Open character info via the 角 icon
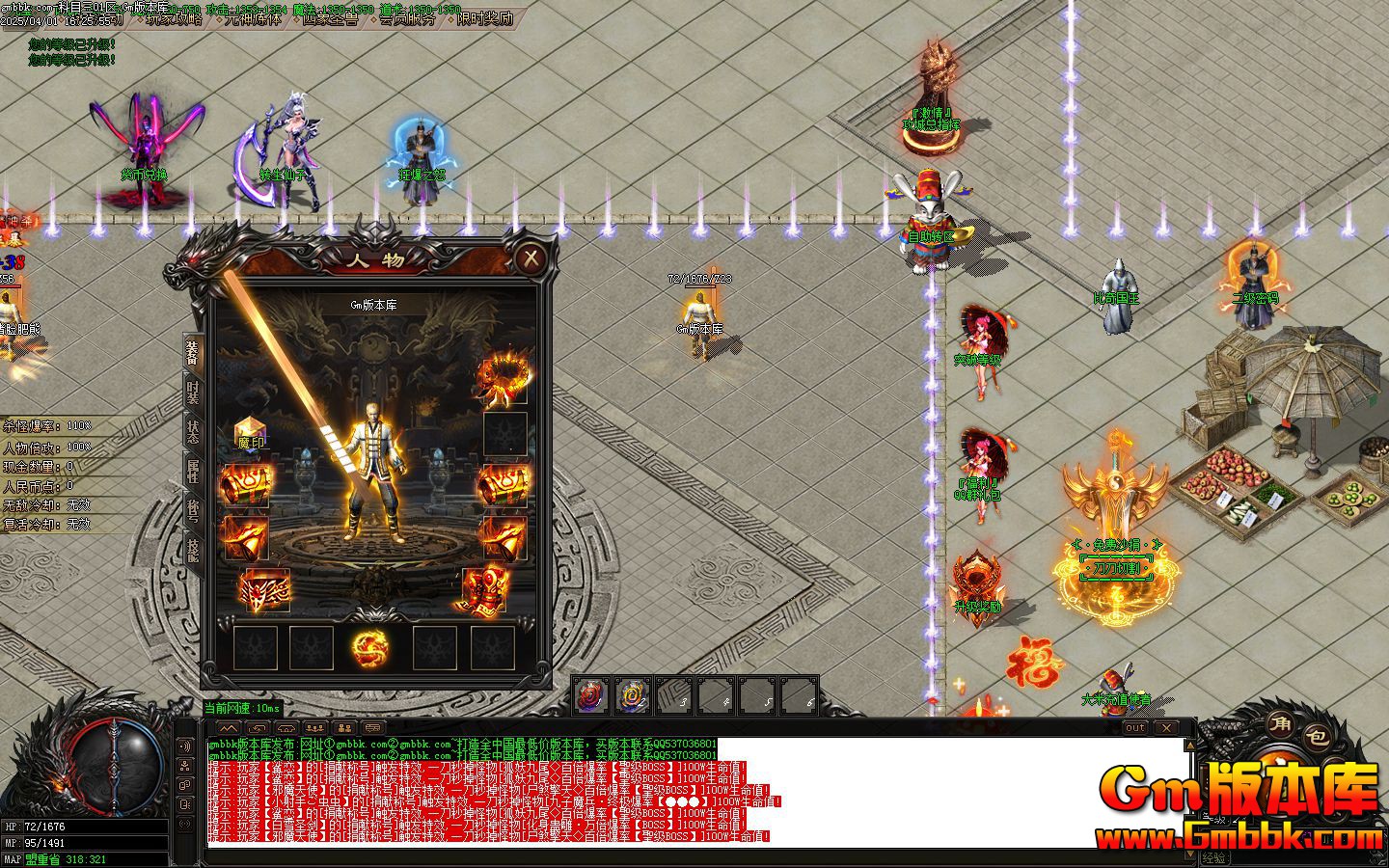The image size is (1389, 868). click(1278, 725)
